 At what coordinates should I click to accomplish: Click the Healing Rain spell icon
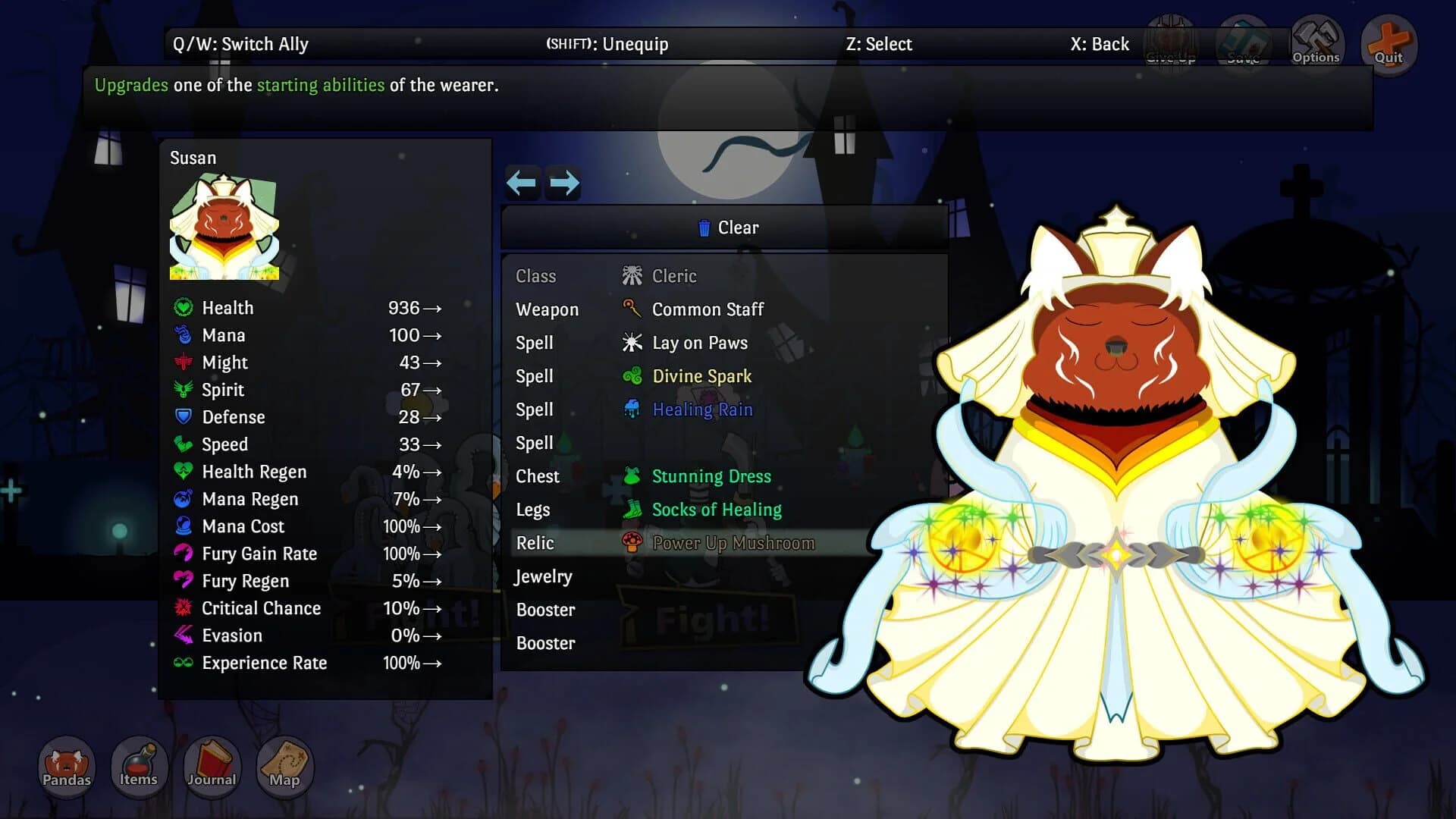coord(633,409)
